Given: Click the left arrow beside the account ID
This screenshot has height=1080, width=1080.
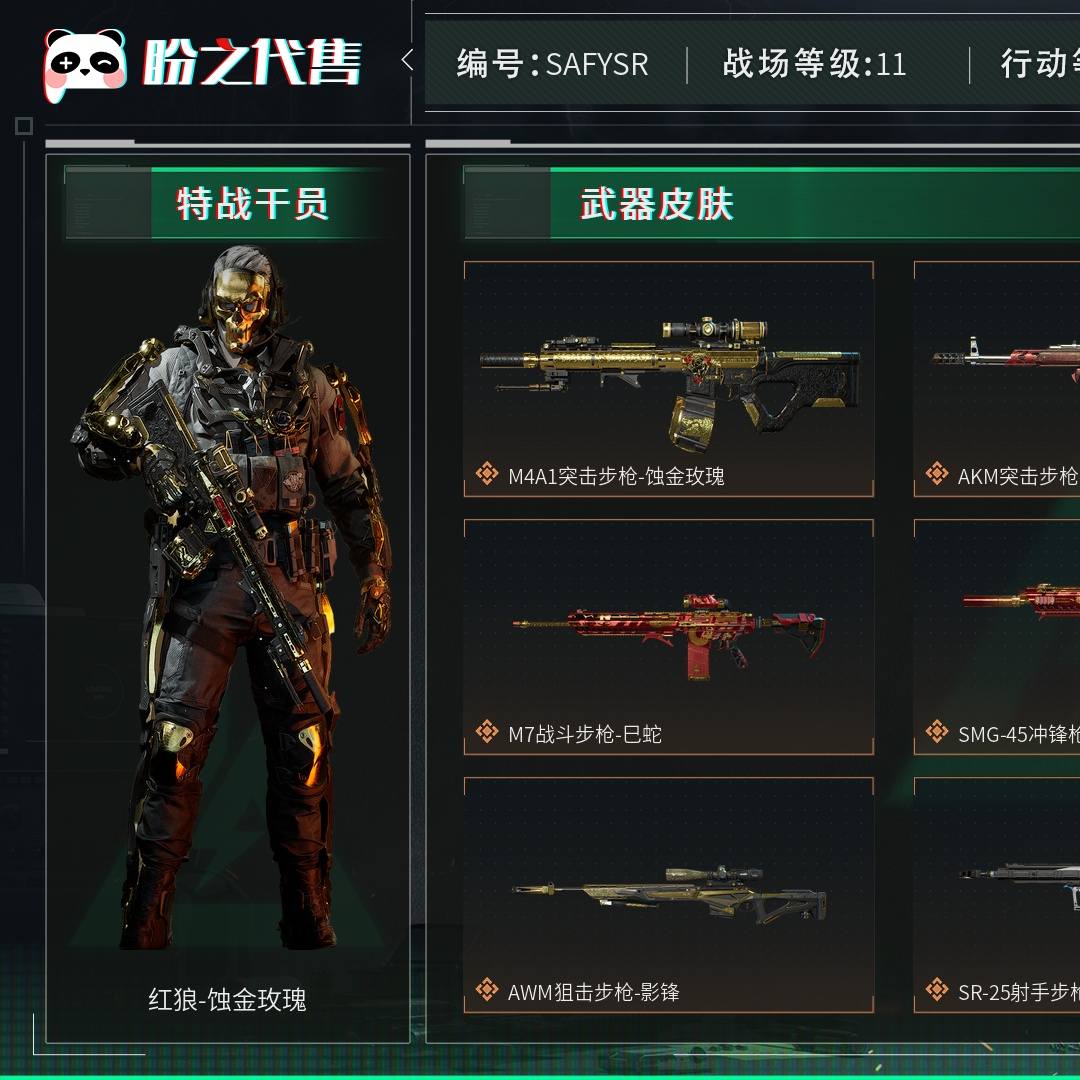Looking at the screenshot, I should [407, 61].
